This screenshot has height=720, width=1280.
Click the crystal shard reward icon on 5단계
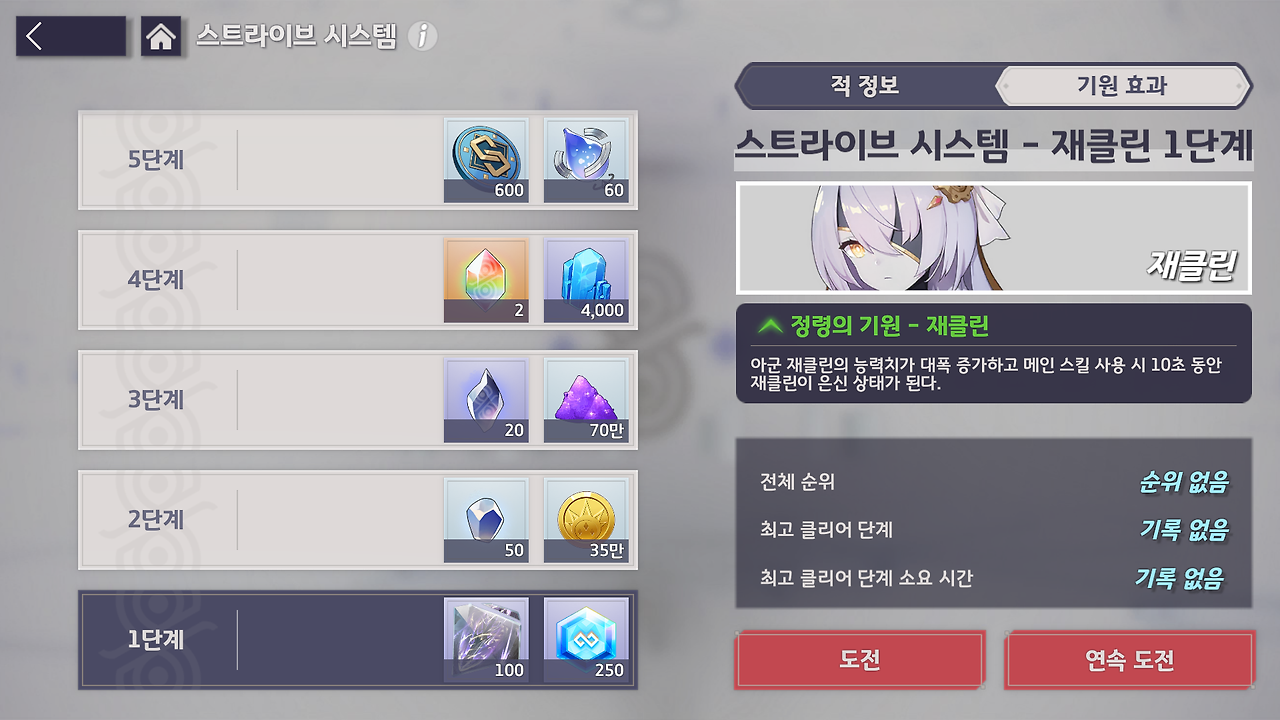586,160
